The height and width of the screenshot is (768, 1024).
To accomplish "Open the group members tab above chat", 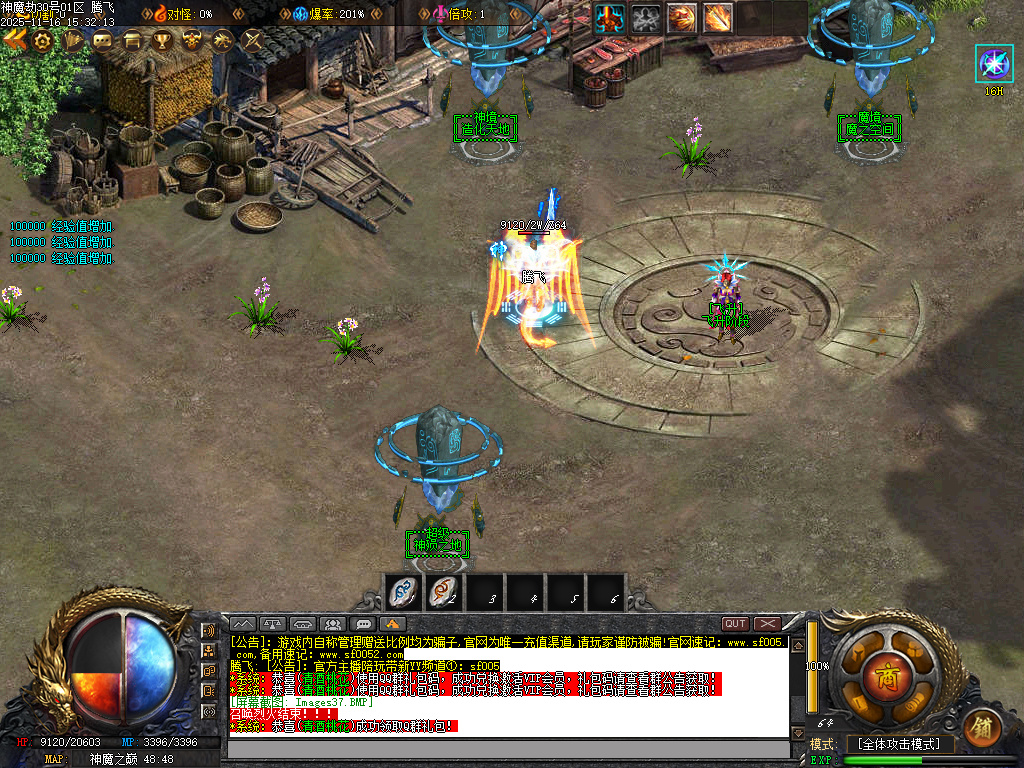I will pyautogui.click(x=334, y=624).
